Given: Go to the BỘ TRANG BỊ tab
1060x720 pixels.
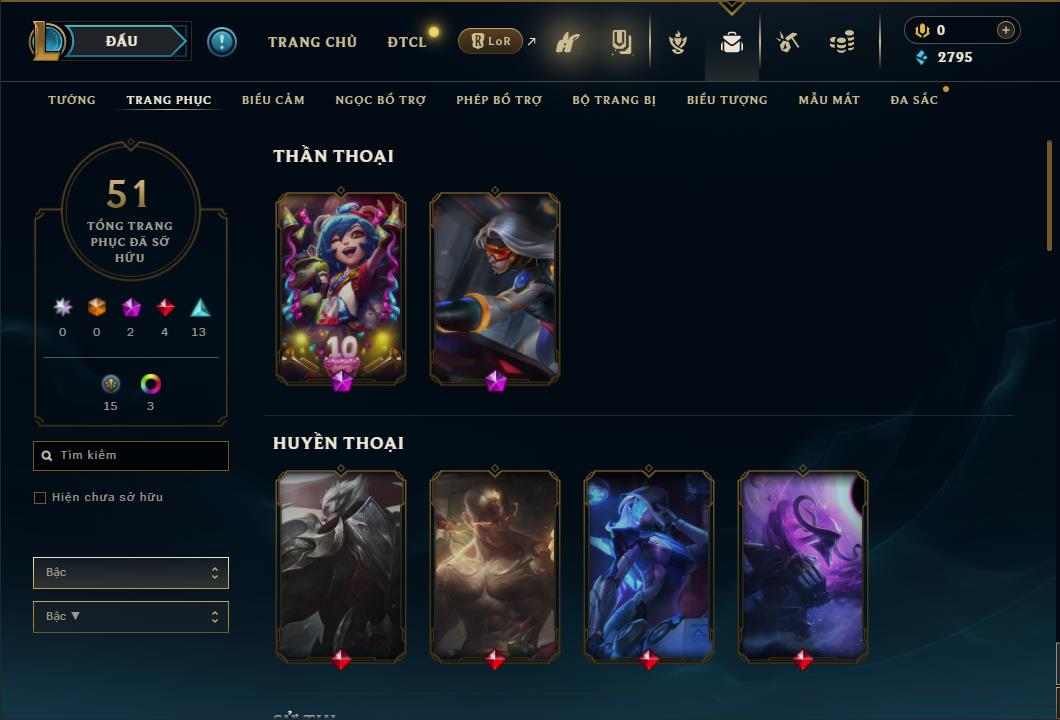Looking at the screenshot, I should tap(614, 100).
